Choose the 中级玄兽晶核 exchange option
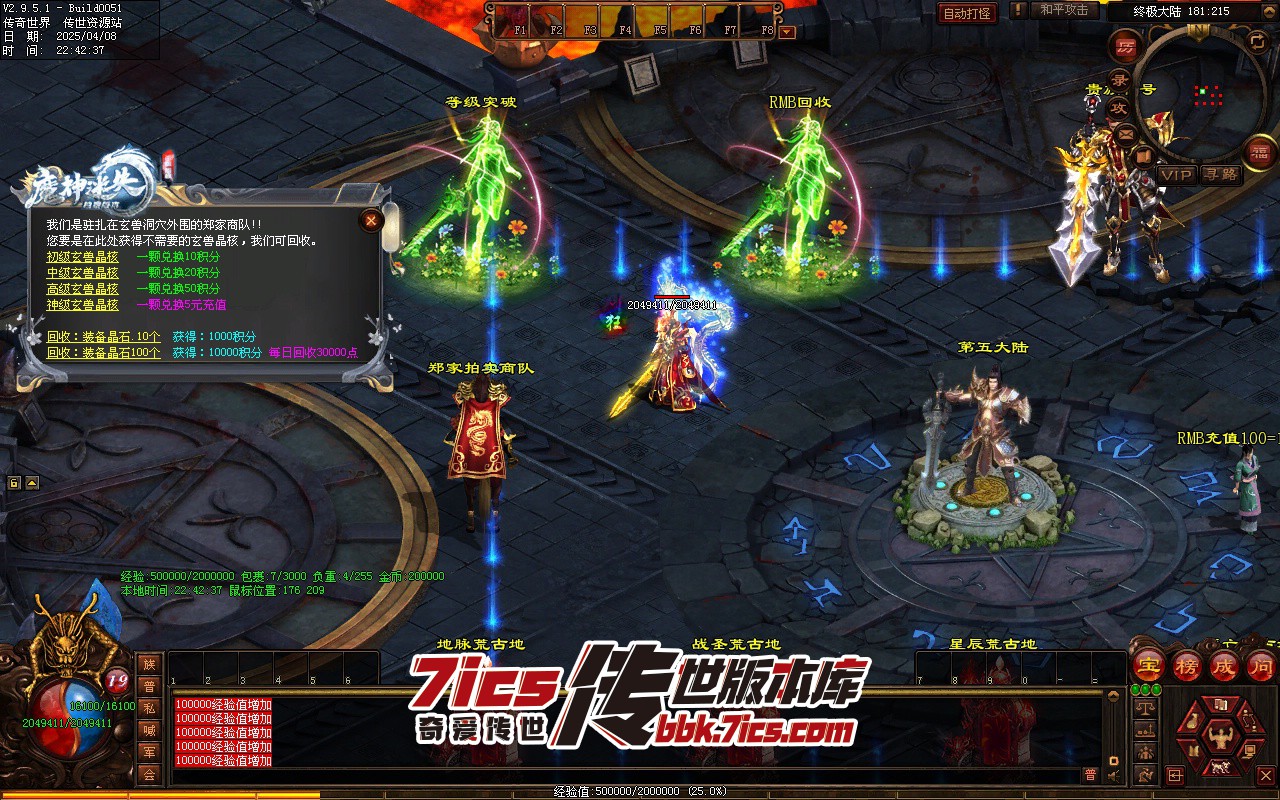The height and width of the screenshot is (800, 1280). click(x=82, y=273)
